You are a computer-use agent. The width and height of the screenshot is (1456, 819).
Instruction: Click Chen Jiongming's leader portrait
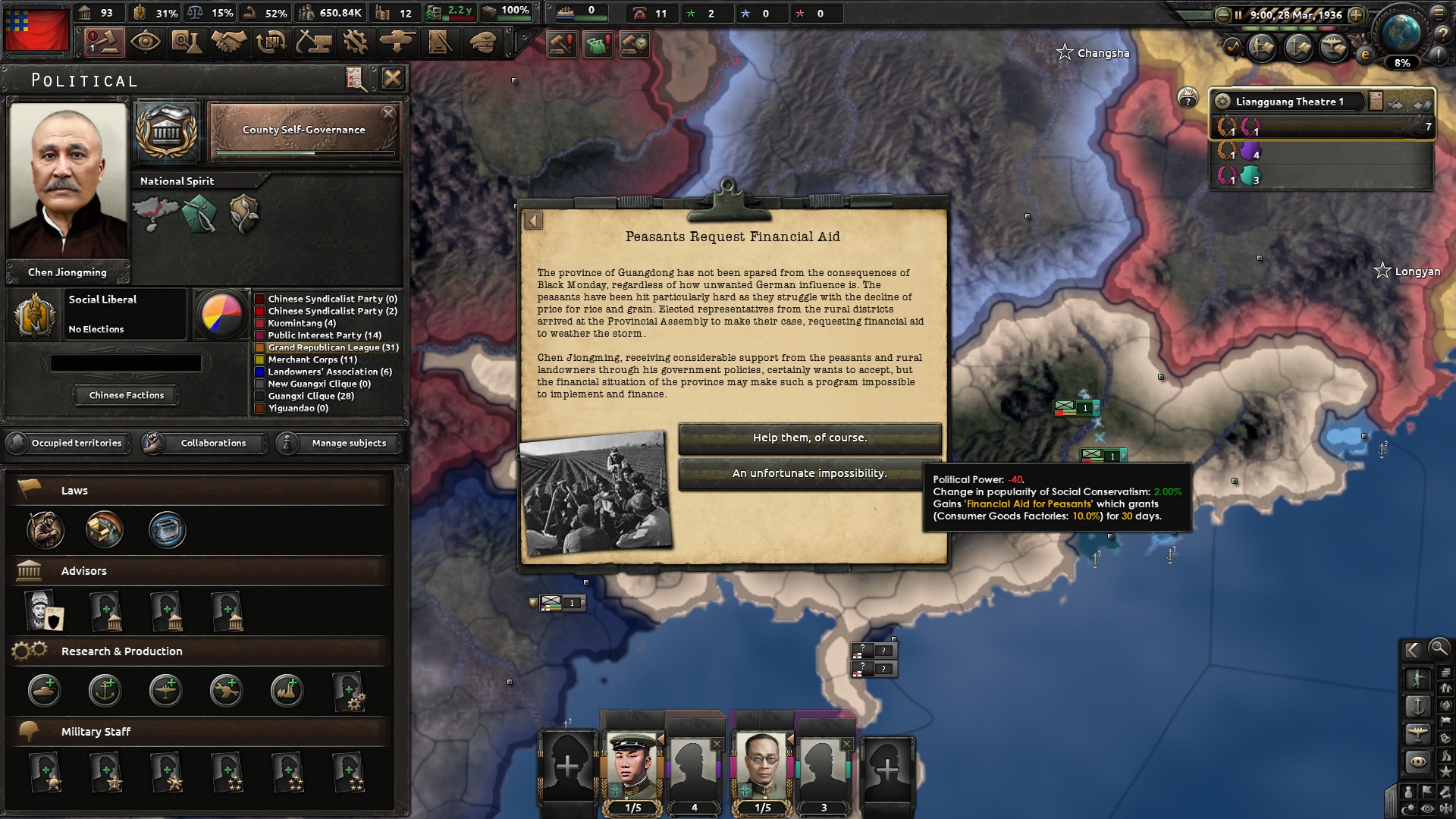67,186
